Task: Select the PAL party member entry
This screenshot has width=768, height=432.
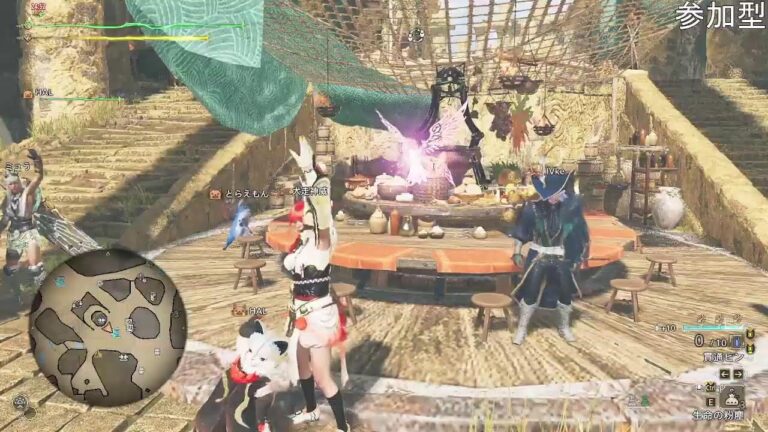Action: pyautogui.click(x=42, y=95)
